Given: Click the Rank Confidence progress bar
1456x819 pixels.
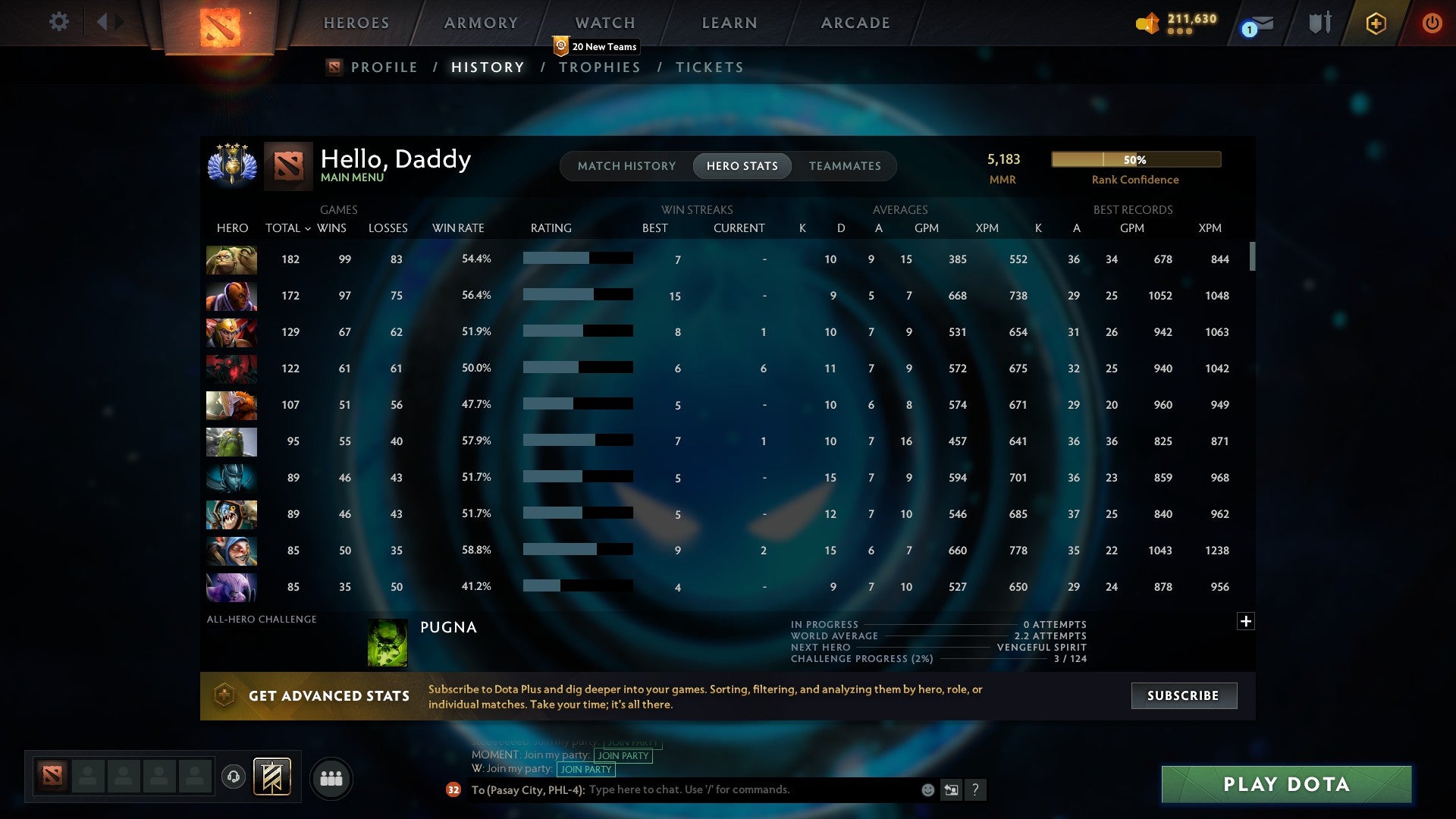Looking at the screenshot, I should (x=1135, y=159).
